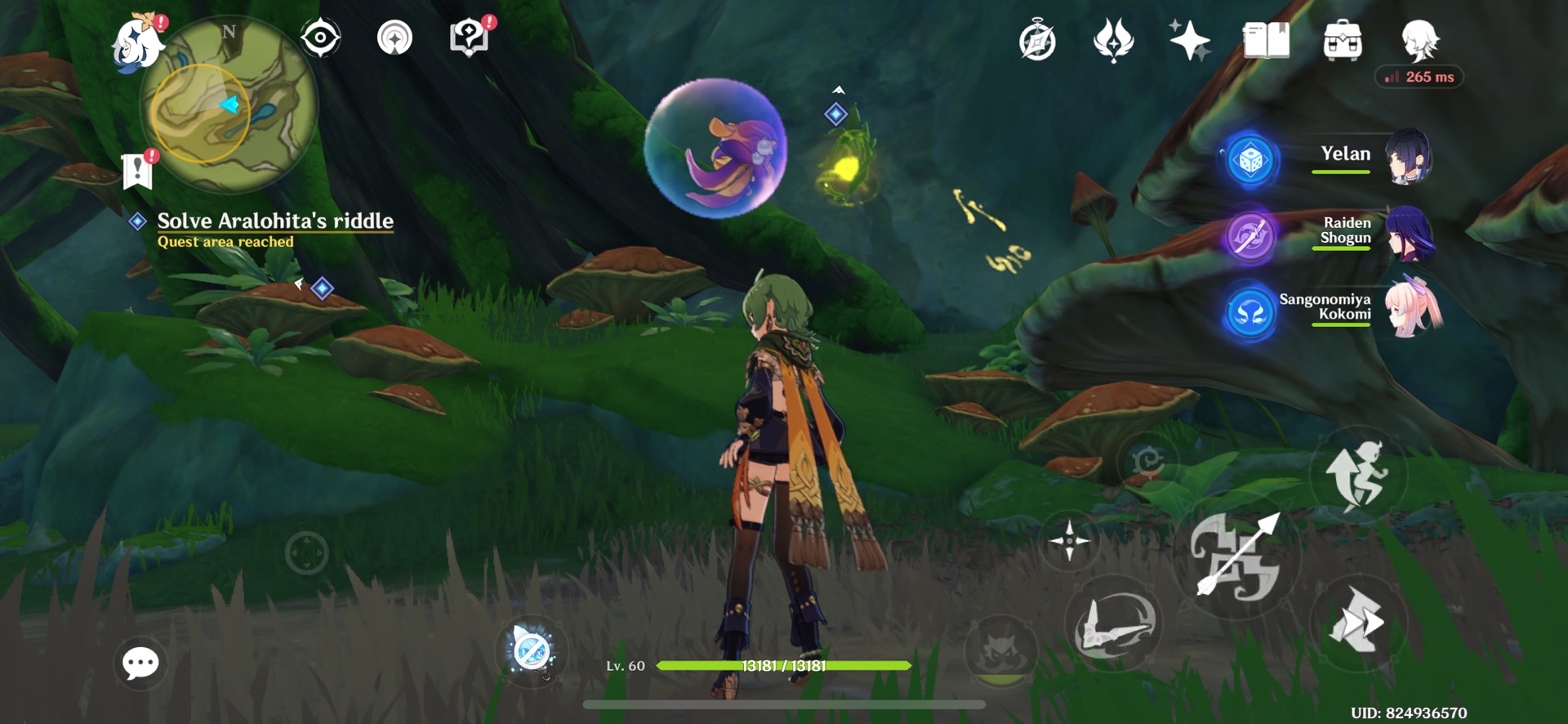Open the guide icon with red badge
Screen dimensions: 1568x724
tap(468, 35)
